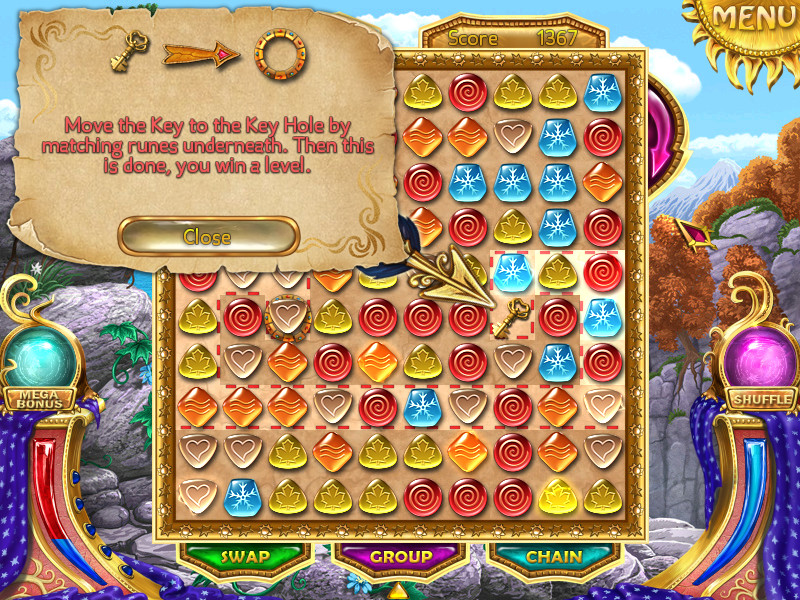Click the golden key tile
800x600 pixels.
tap(514, 317)
